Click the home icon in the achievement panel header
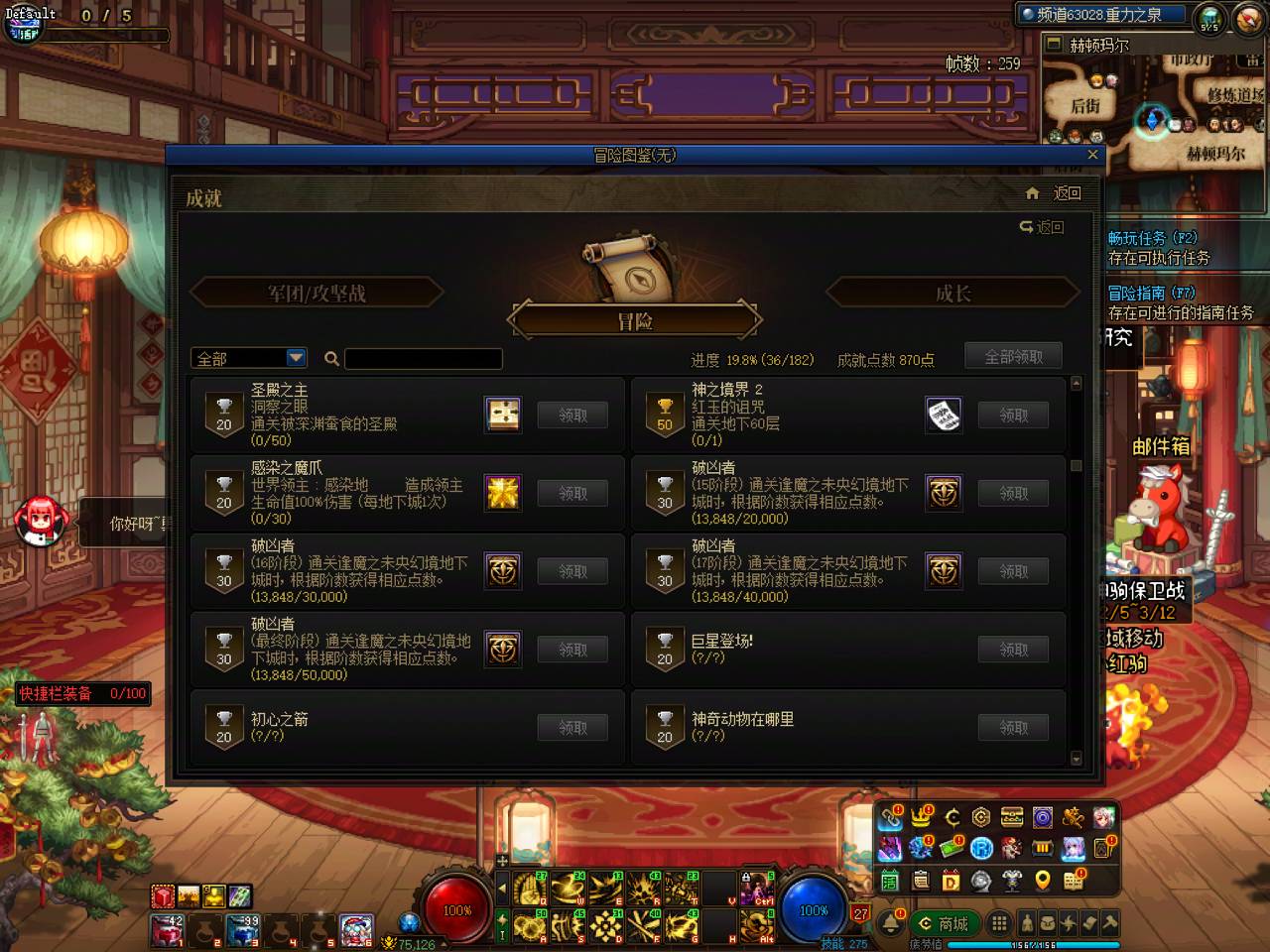This screenshot has width=1270, height=952. click(1032, 191)
